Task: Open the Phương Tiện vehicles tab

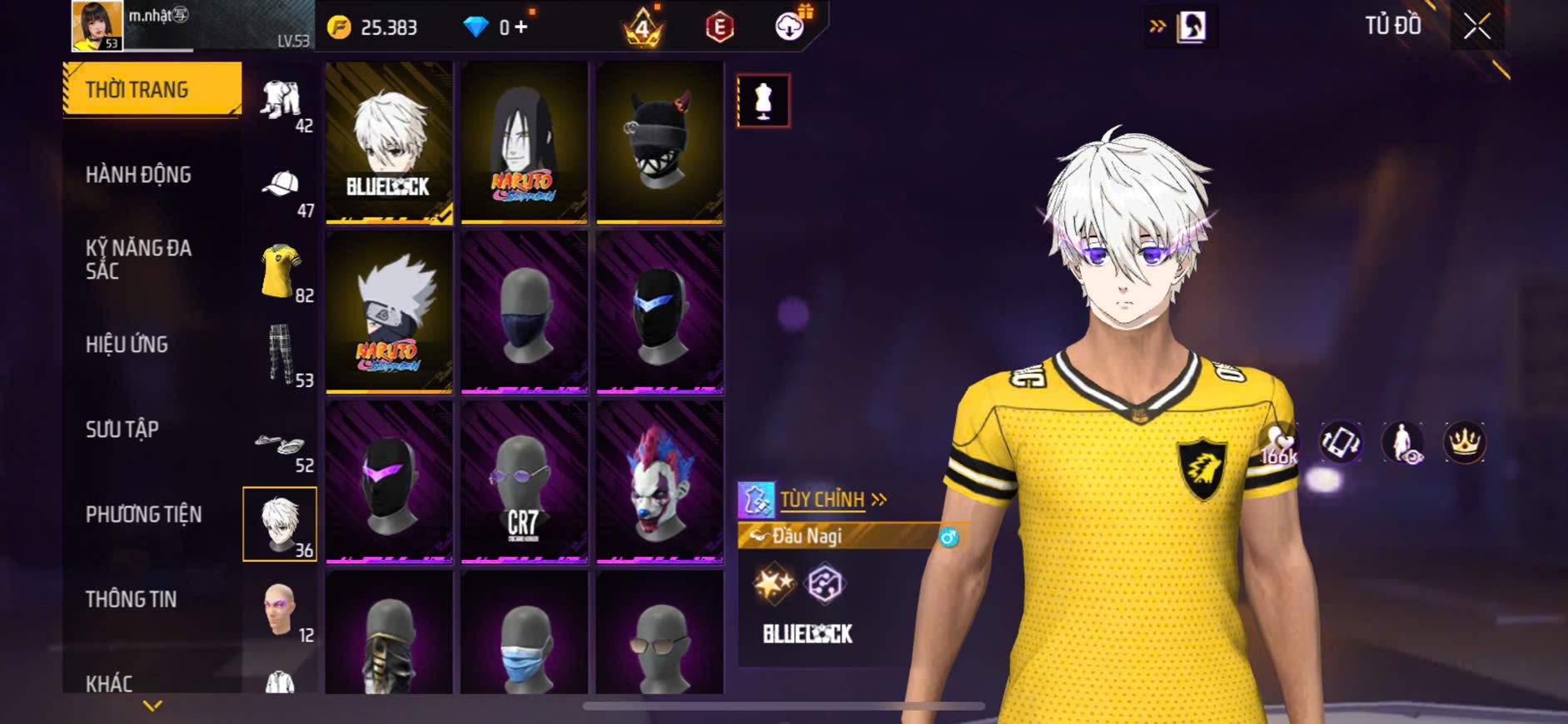Action: coord(143,514)
